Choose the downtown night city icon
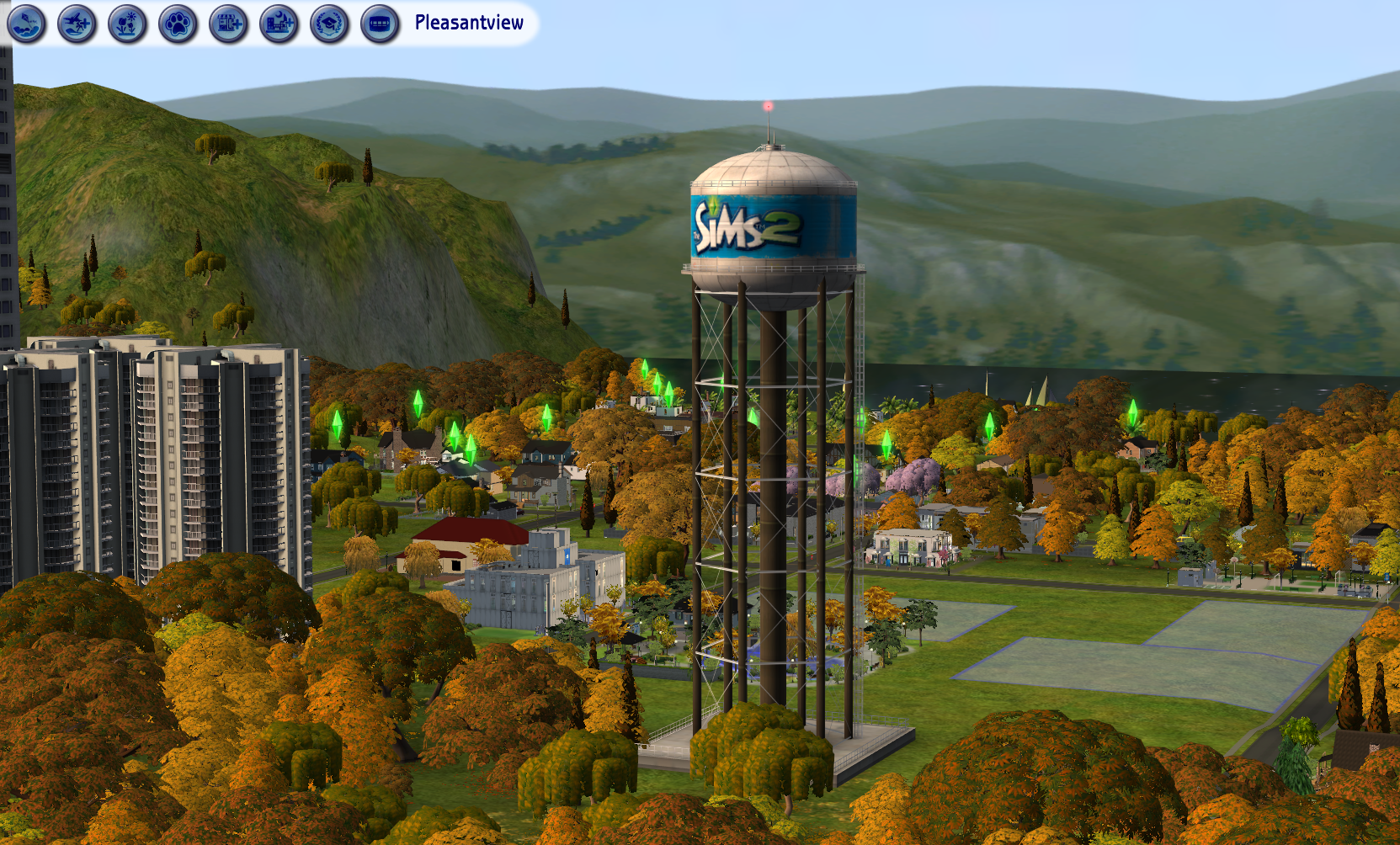 [279, 24]
